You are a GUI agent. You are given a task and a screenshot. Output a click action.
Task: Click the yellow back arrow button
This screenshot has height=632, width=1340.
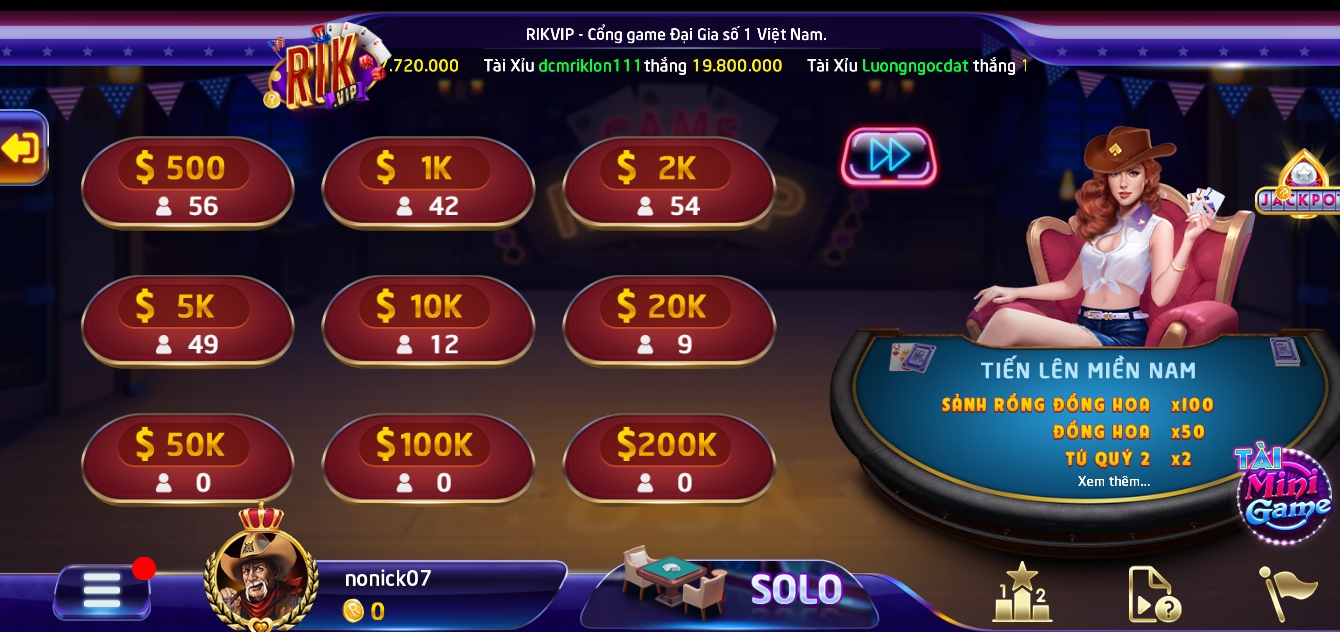21,149
